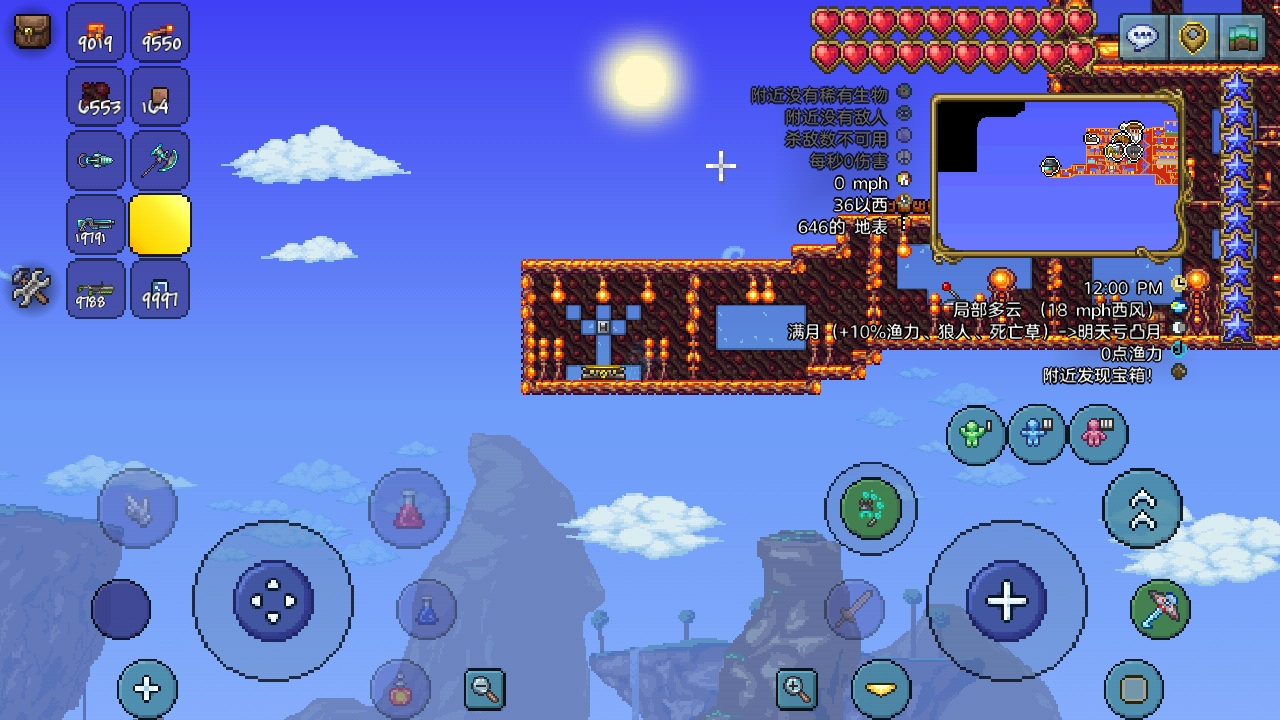Screen dimensions: 1280x720
Task: Tap the minimap
Action: pyautogui.click(x=1058, y=175)
